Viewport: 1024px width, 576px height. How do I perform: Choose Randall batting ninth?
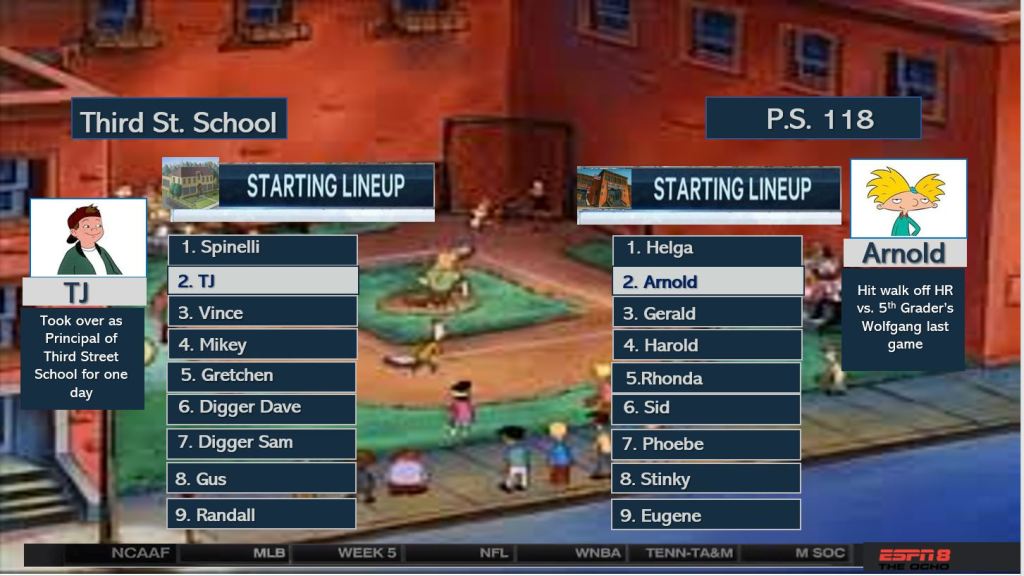pos(262,515)
